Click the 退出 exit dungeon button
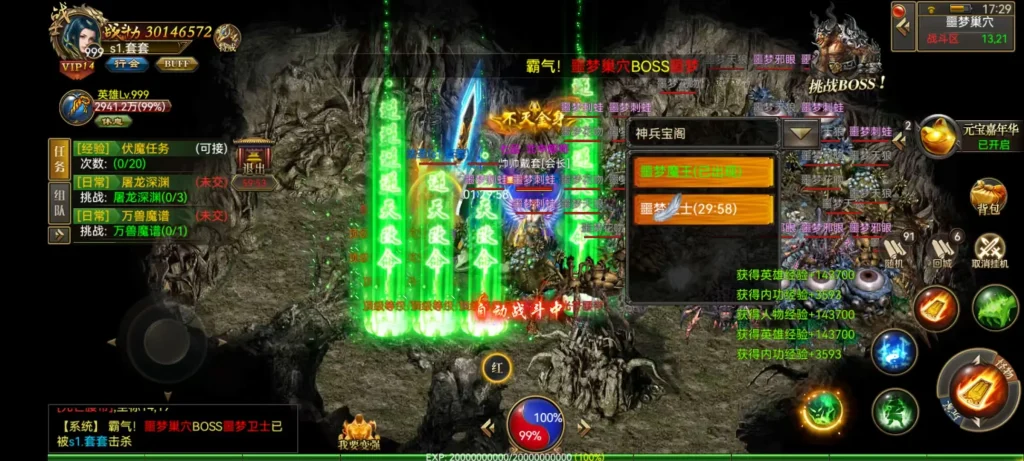1024x461 pixels. point(254,166)
